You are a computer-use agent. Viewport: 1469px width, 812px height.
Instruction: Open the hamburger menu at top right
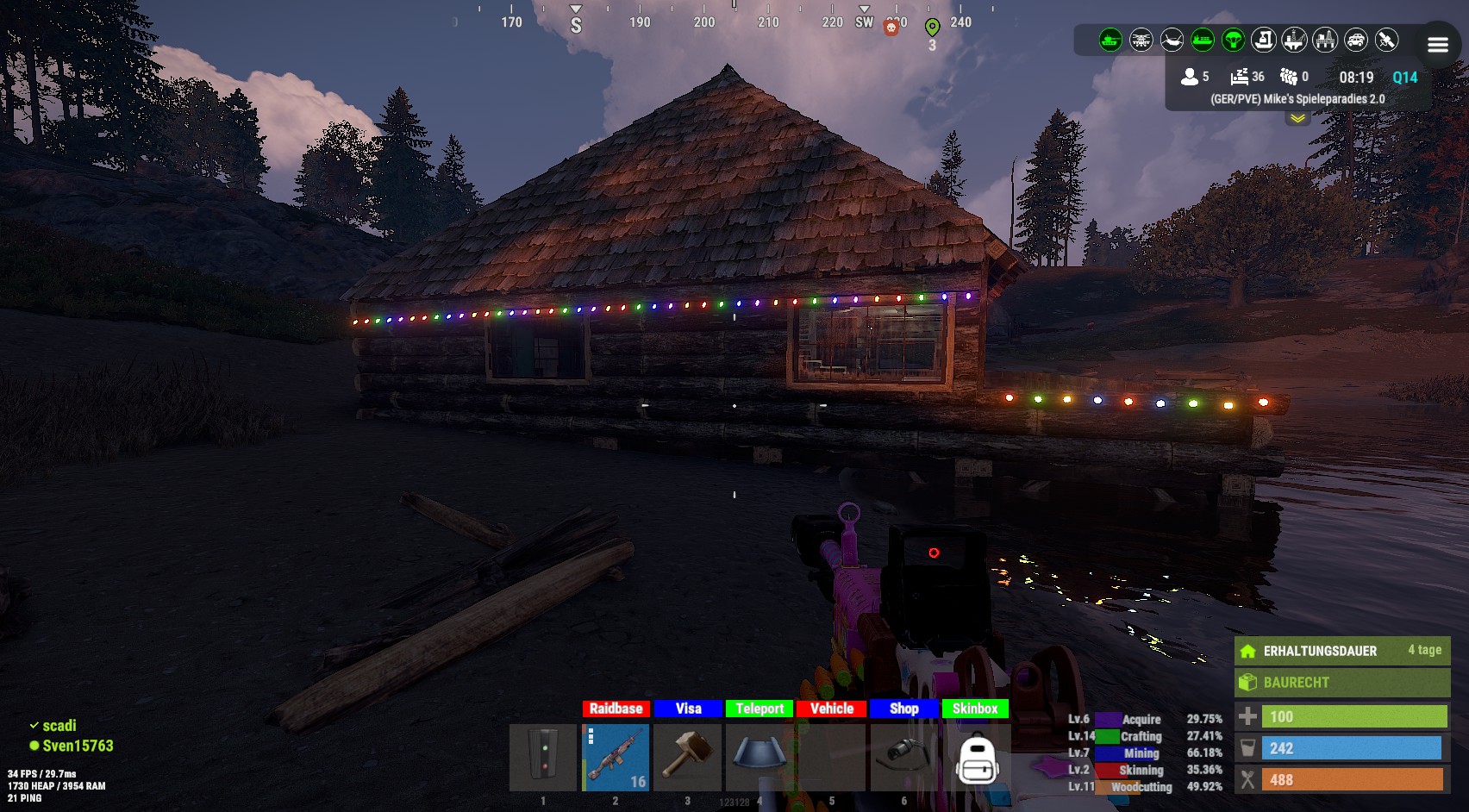click(x=1438, y=45)
